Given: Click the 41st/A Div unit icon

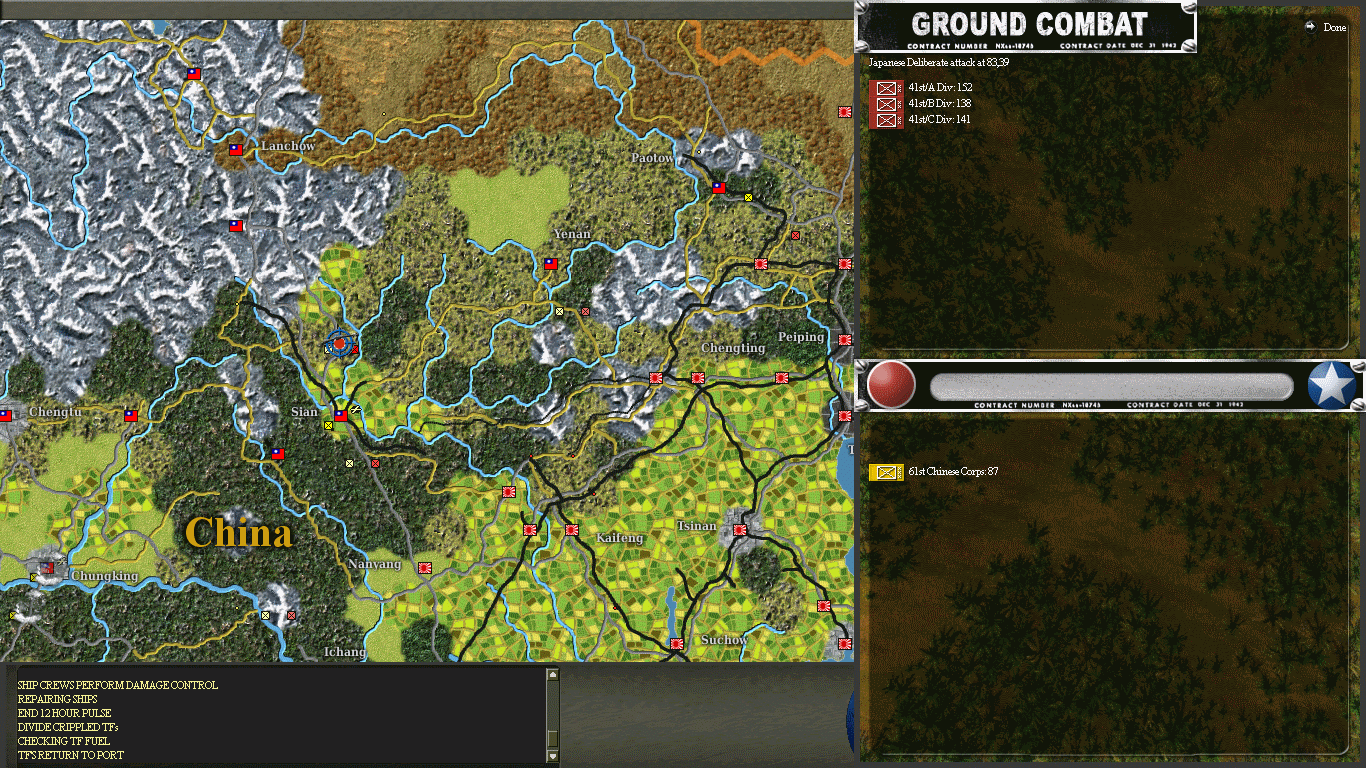Looking at the screenshot, I should (886, 87).
